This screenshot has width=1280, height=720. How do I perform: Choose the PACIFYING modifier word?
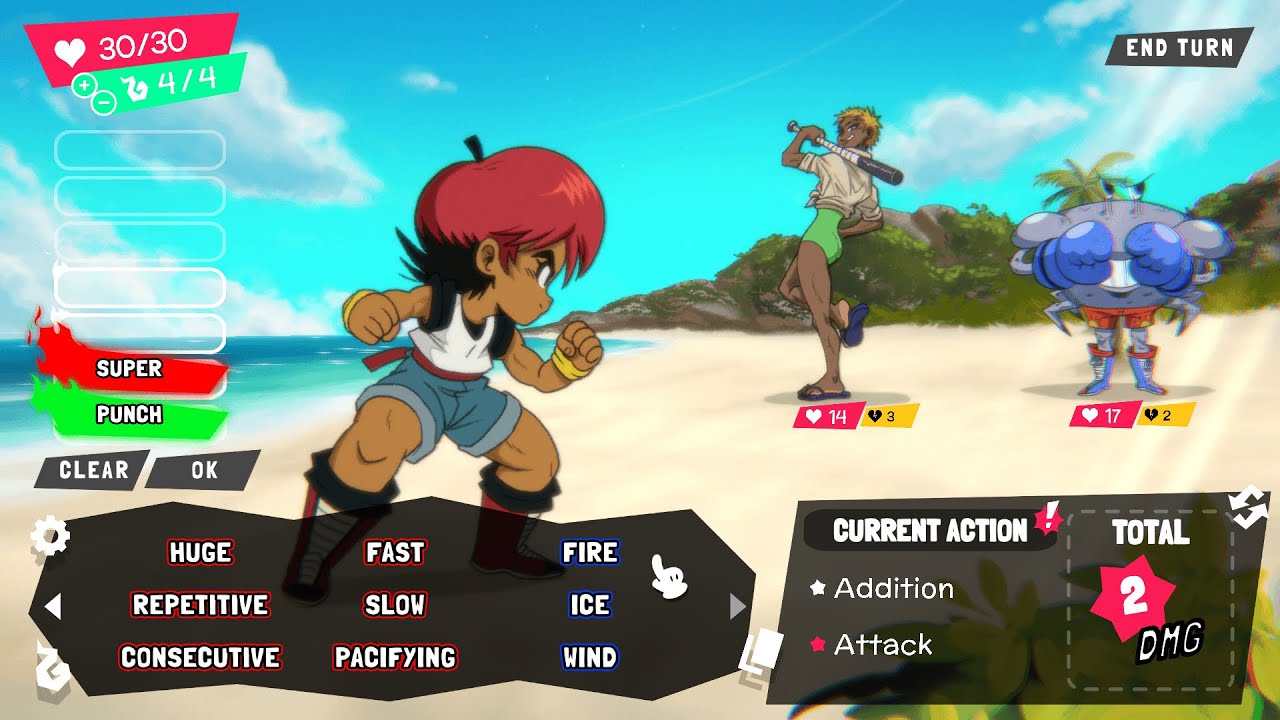395,657
